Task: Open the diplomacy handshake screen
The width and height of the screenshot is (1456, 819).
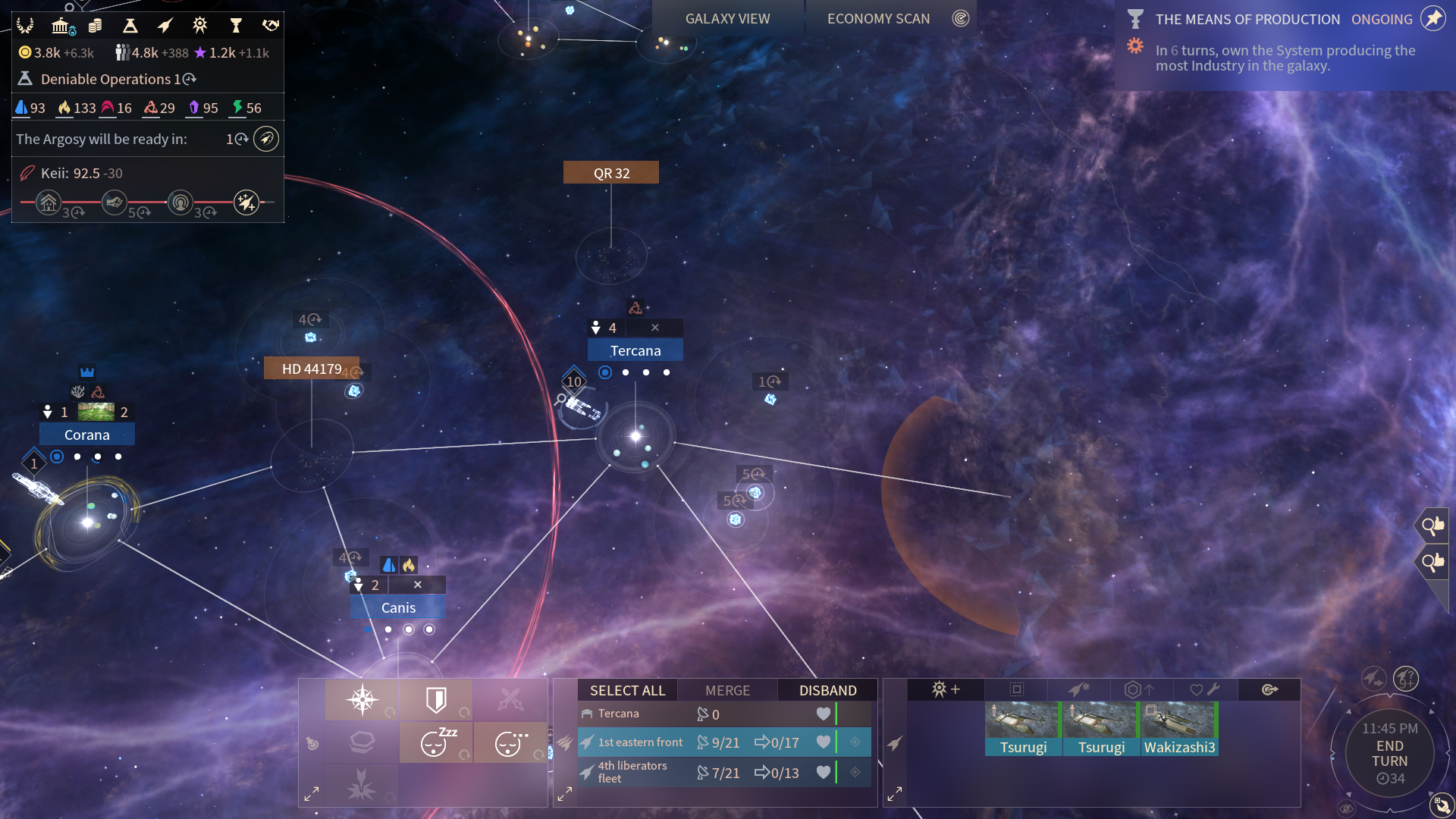Action: (x=270, y=27)
